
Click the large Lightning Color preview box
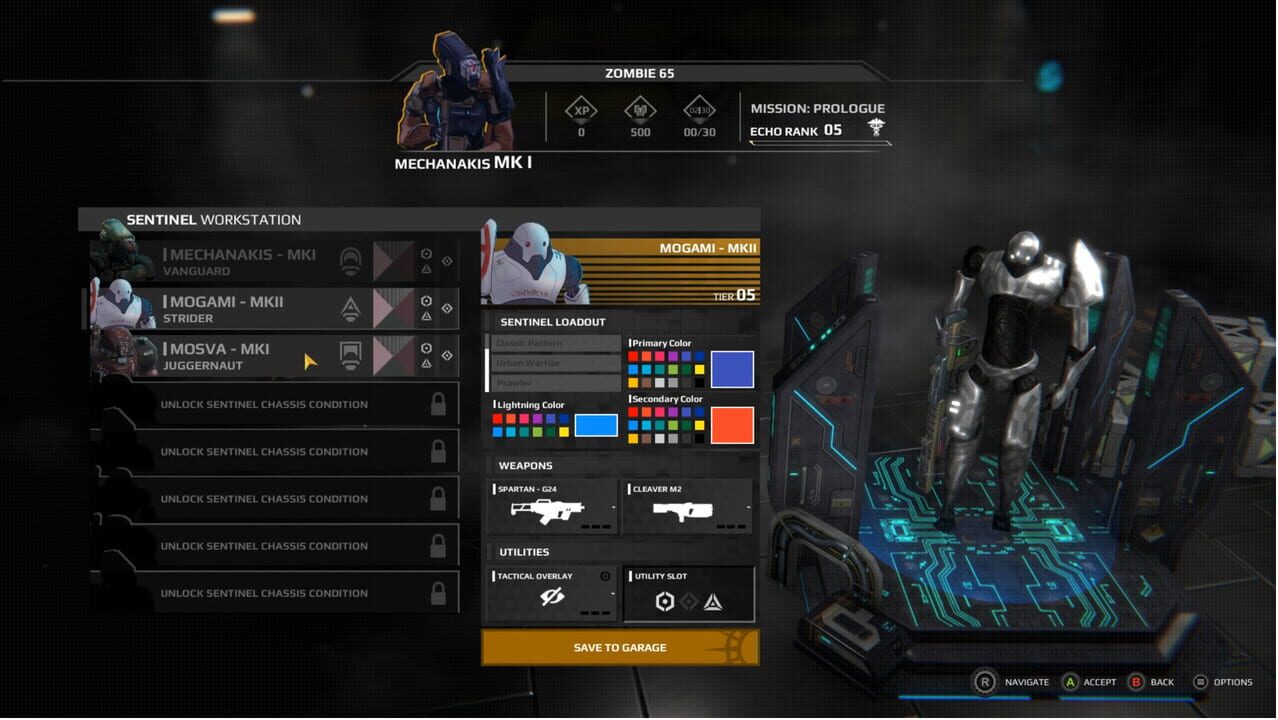[x=596, y=425]
